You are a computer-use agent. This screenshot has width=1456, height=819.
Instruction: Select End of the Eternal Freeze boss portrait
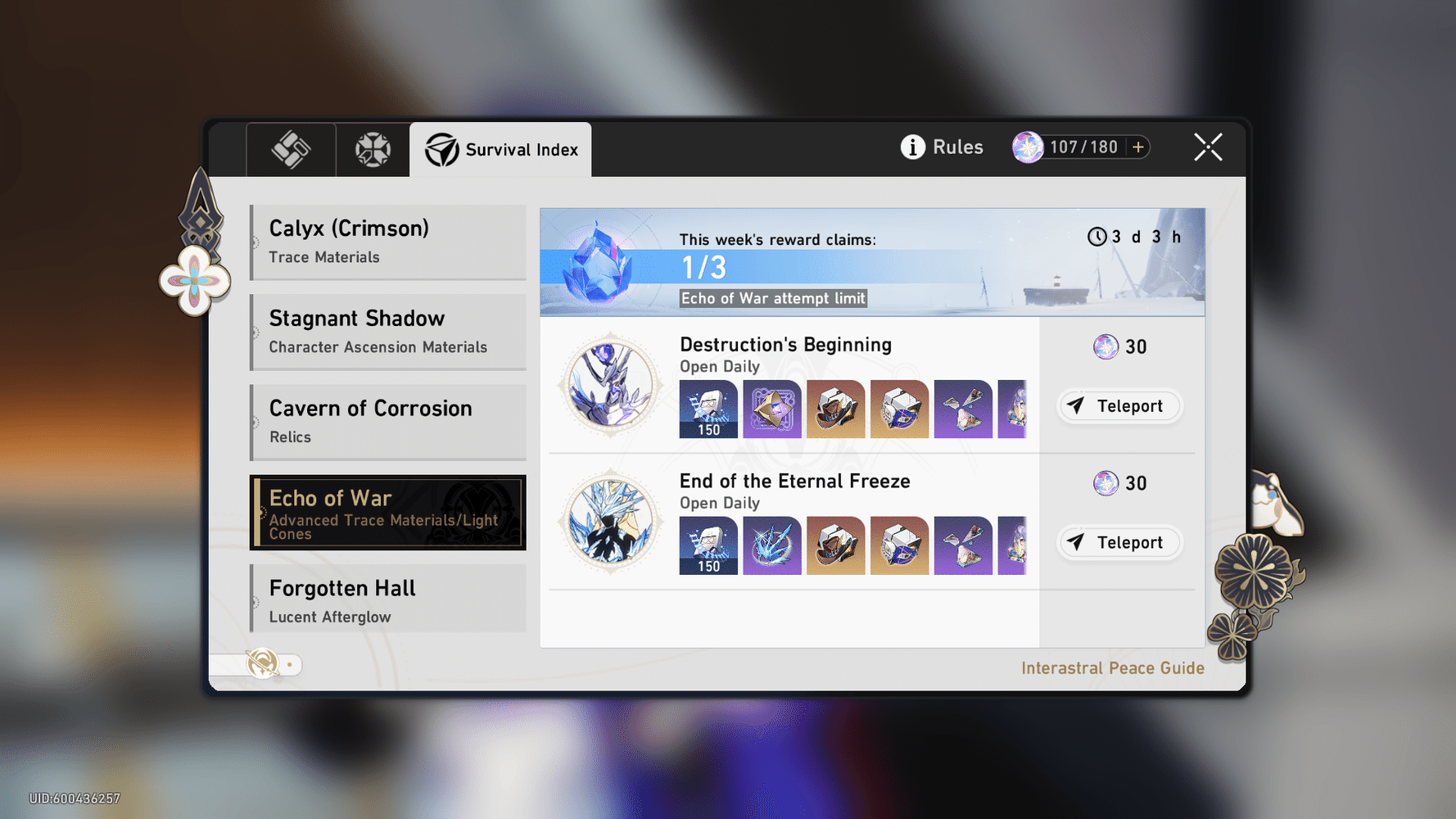609,522
